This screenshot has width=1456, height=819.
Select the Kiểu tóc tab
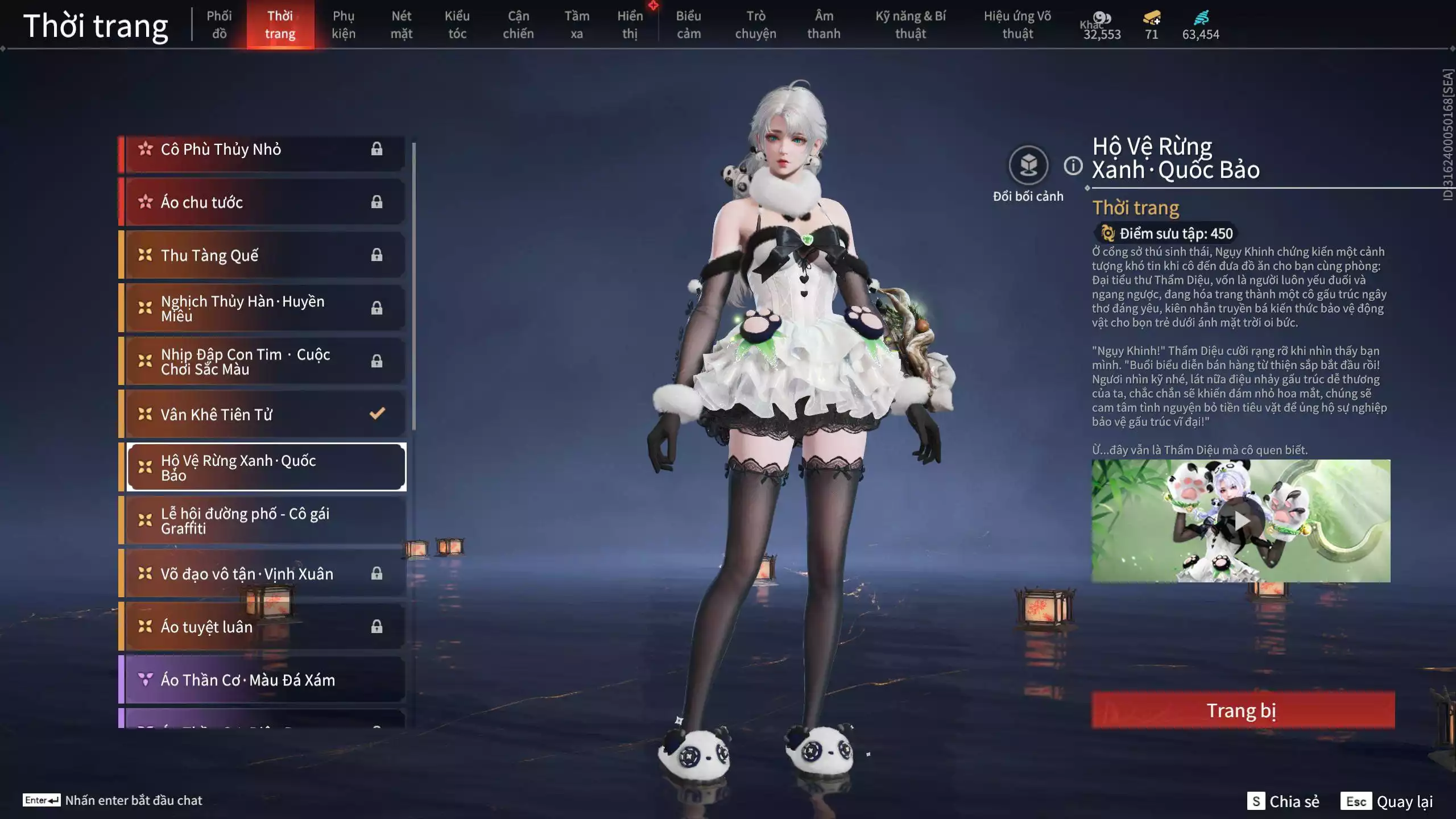point(457,25)
